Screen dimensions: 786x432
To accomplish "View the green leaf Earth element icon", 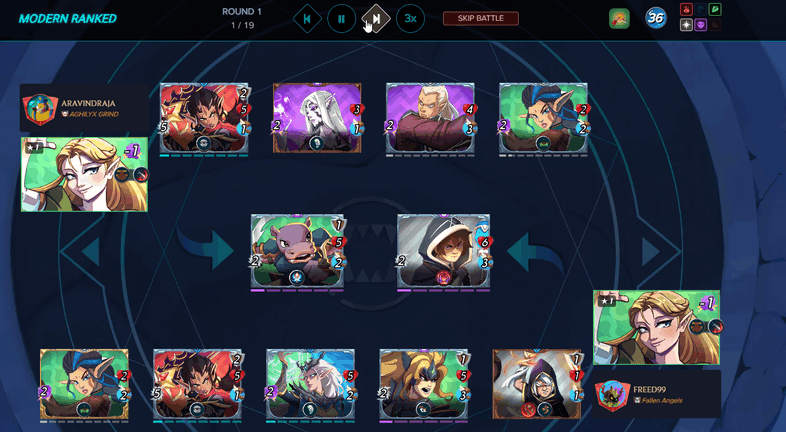I will pos(715,10).
